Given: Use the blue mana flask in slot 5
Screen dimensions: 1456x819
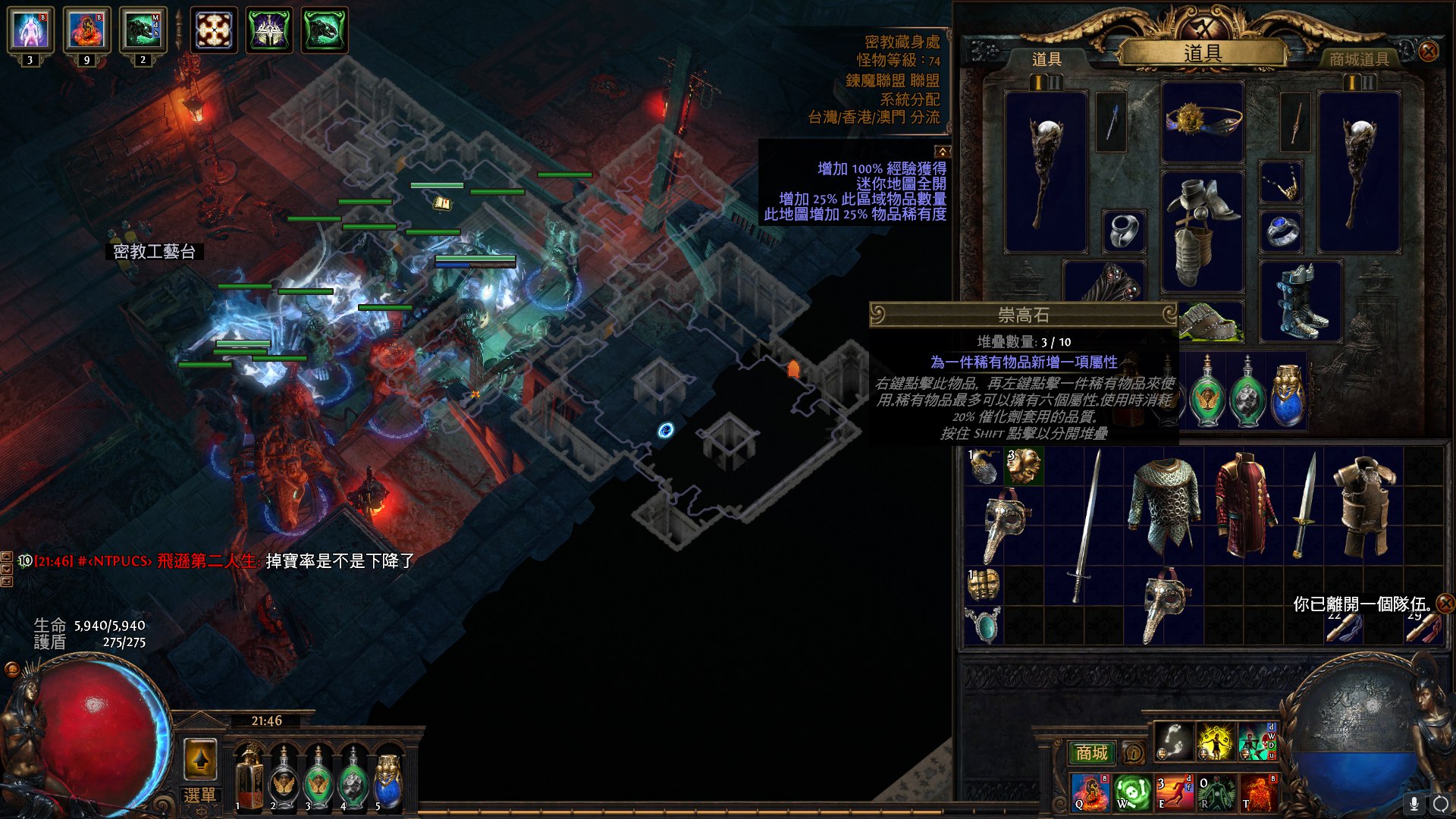Looking at the screenshot, I should 388,781.
